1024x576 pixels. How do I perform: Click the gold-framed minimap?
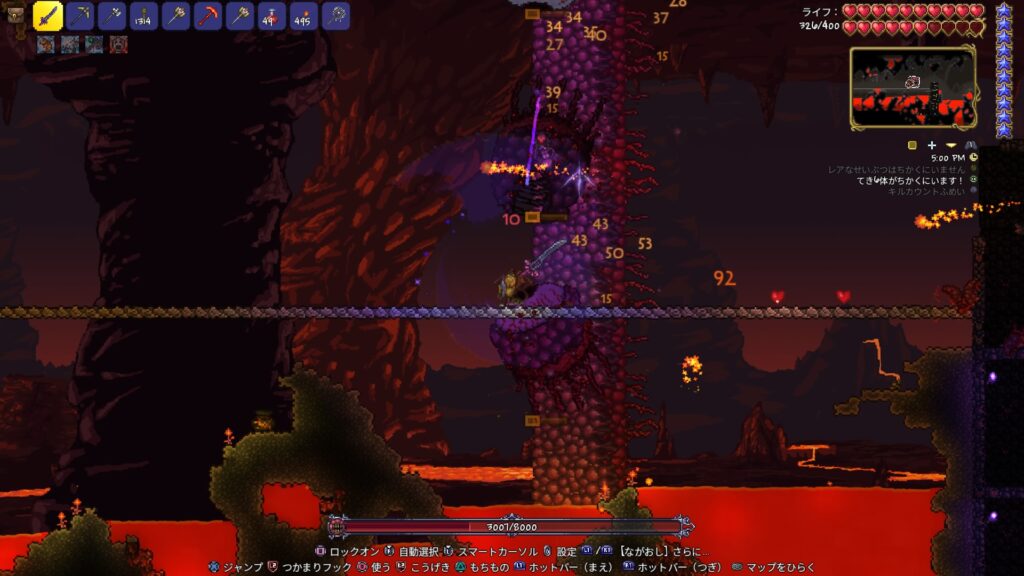click(x=912, y=87)
